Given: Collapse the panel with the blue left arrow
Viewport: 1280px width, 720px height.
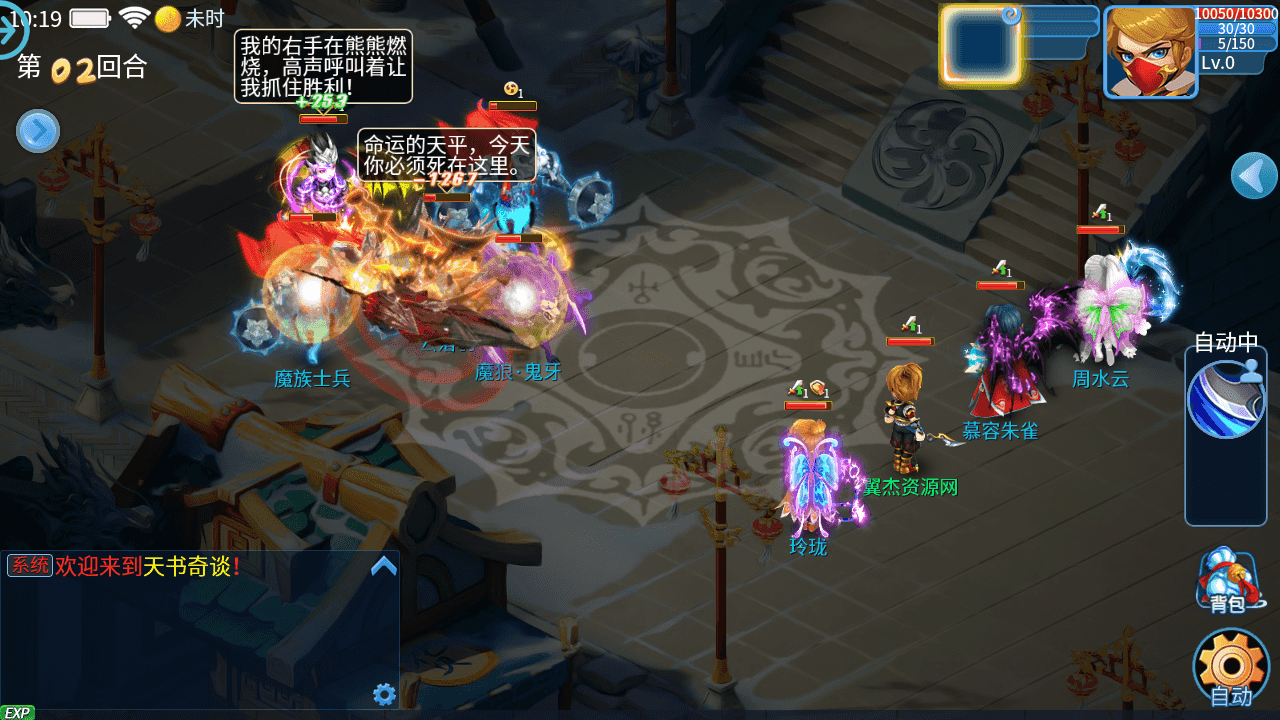Looking at the screenshot, I should pyautogui.click(x=1254, y=176).
